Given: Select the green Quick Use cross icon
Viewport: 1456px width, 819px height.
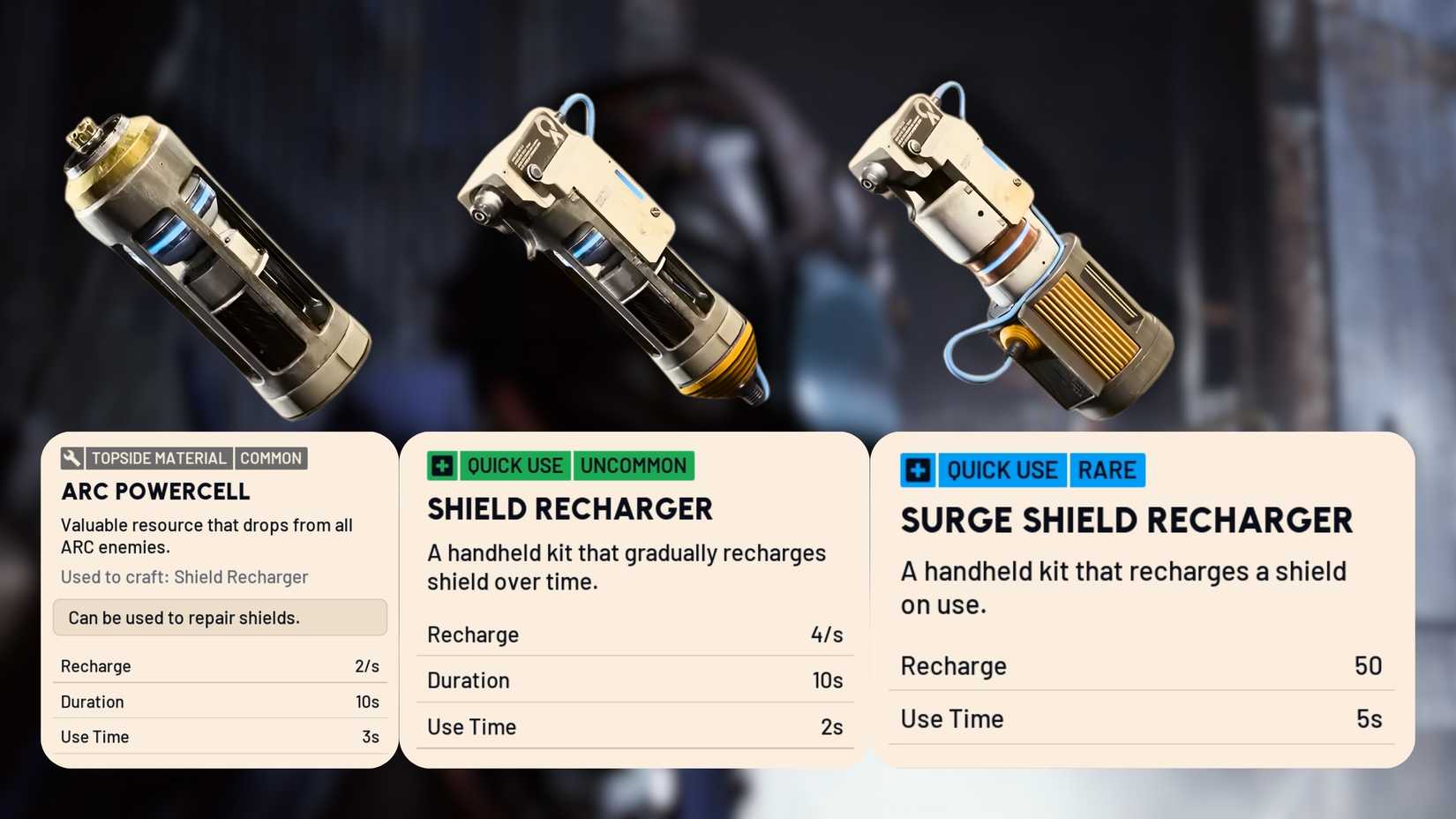Looking at the screenshot, I should coord(440,466).
